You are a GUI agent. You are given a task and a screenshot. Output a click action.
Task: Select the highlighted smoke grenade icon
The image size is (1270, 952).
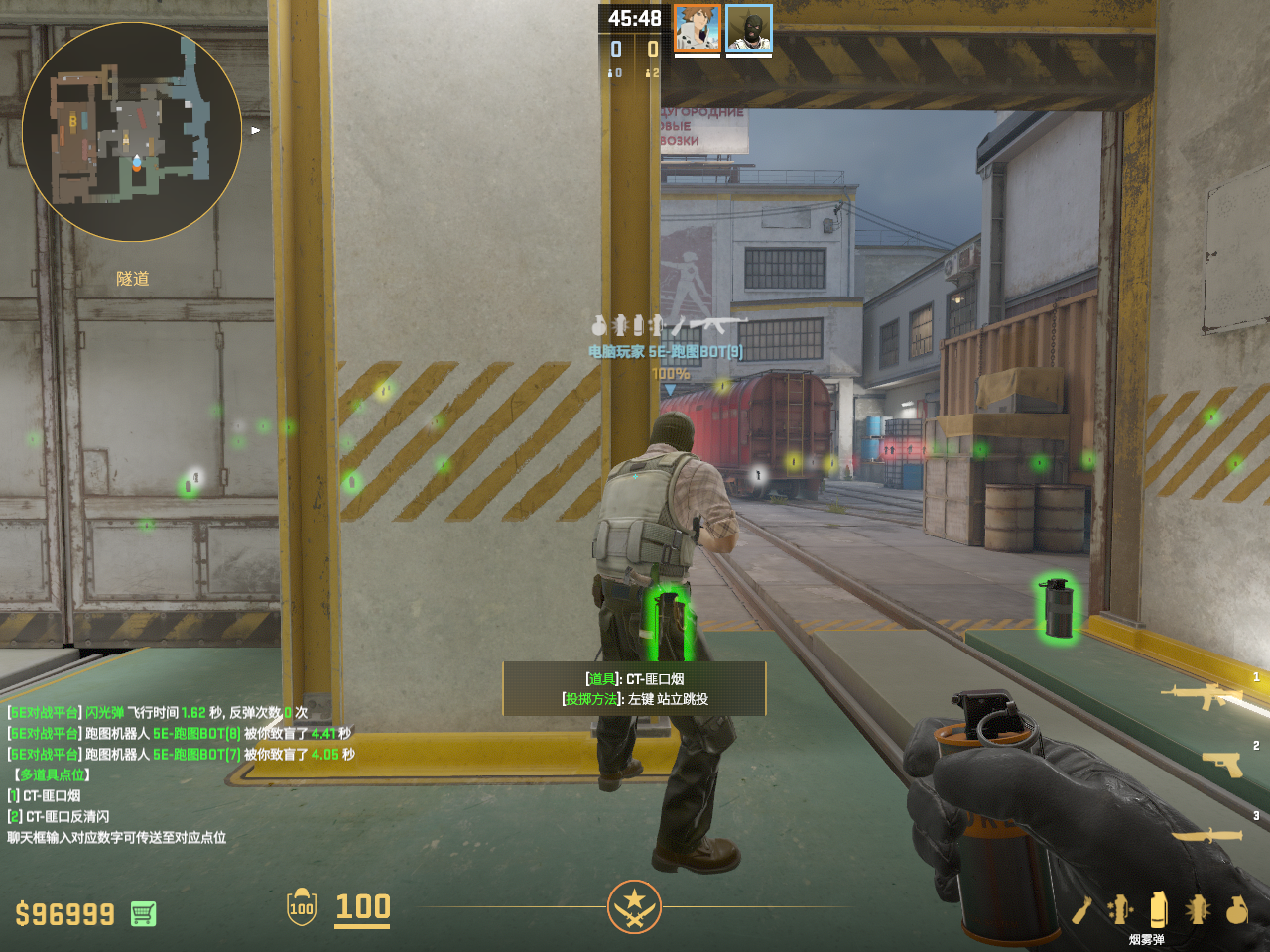[x=1158, y=909]
